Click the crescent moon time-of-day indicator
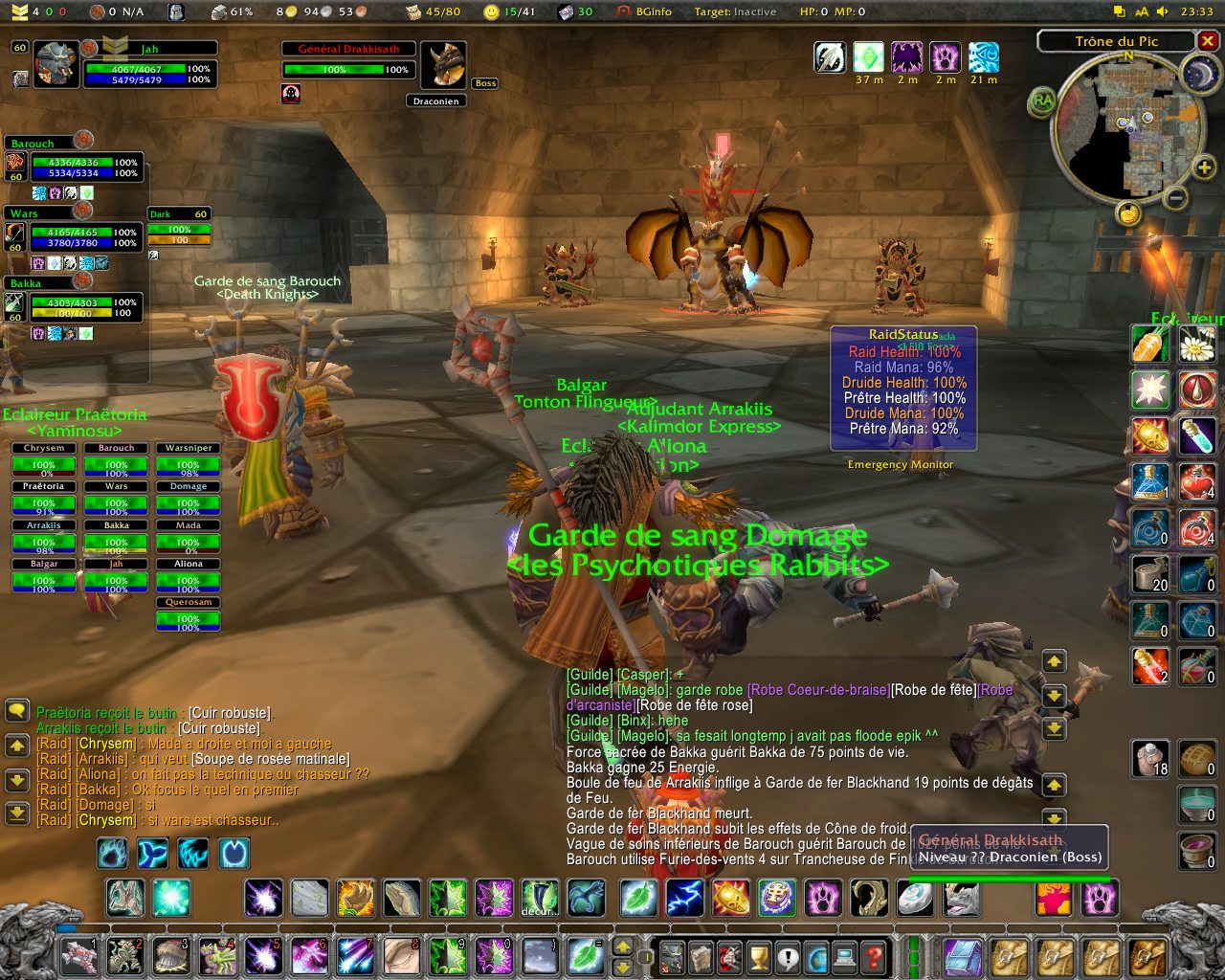This screenshot has height=980, width=1225. point(1198,76)
